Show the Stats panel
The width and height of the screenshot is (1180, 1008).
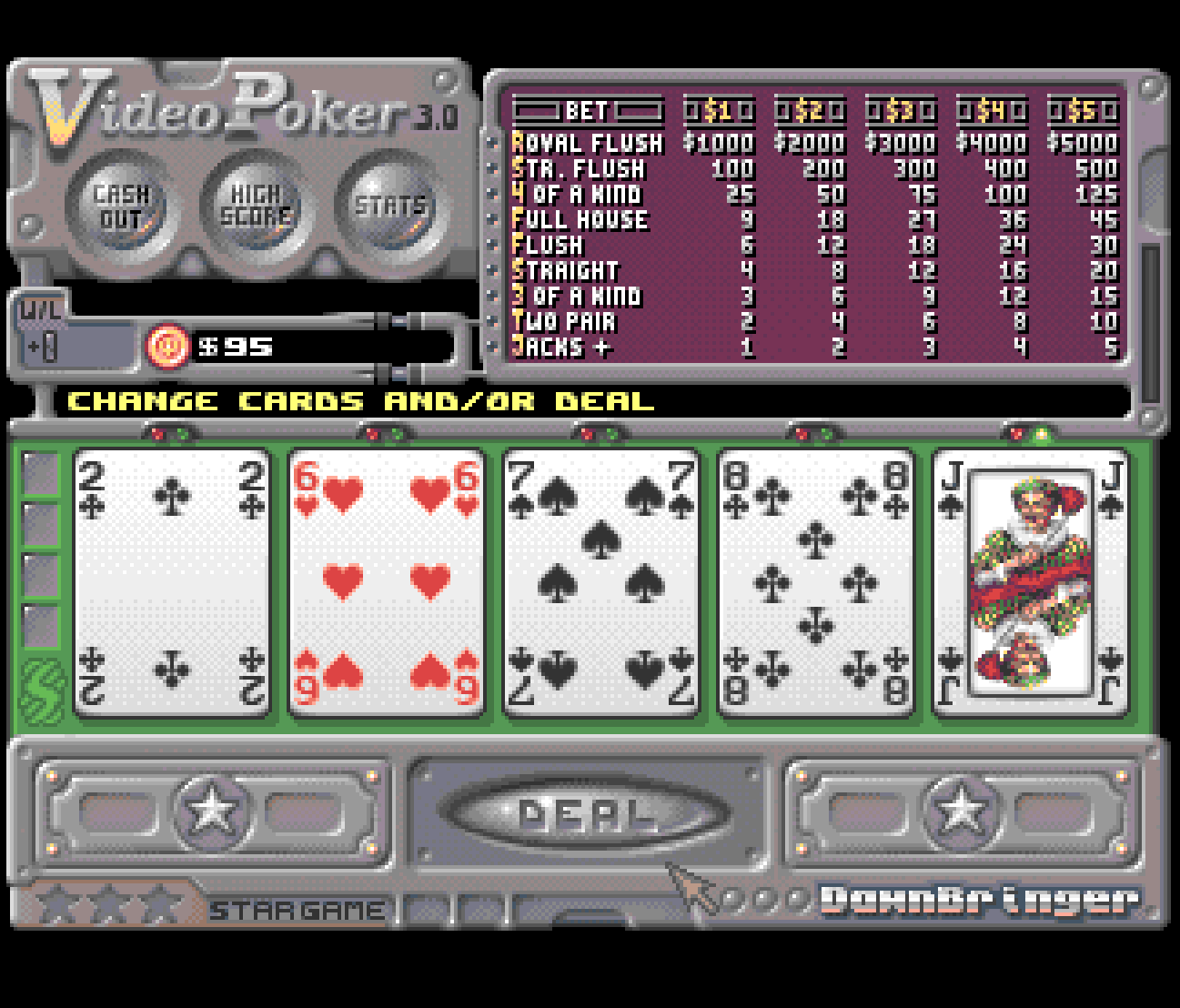[390, 207]
